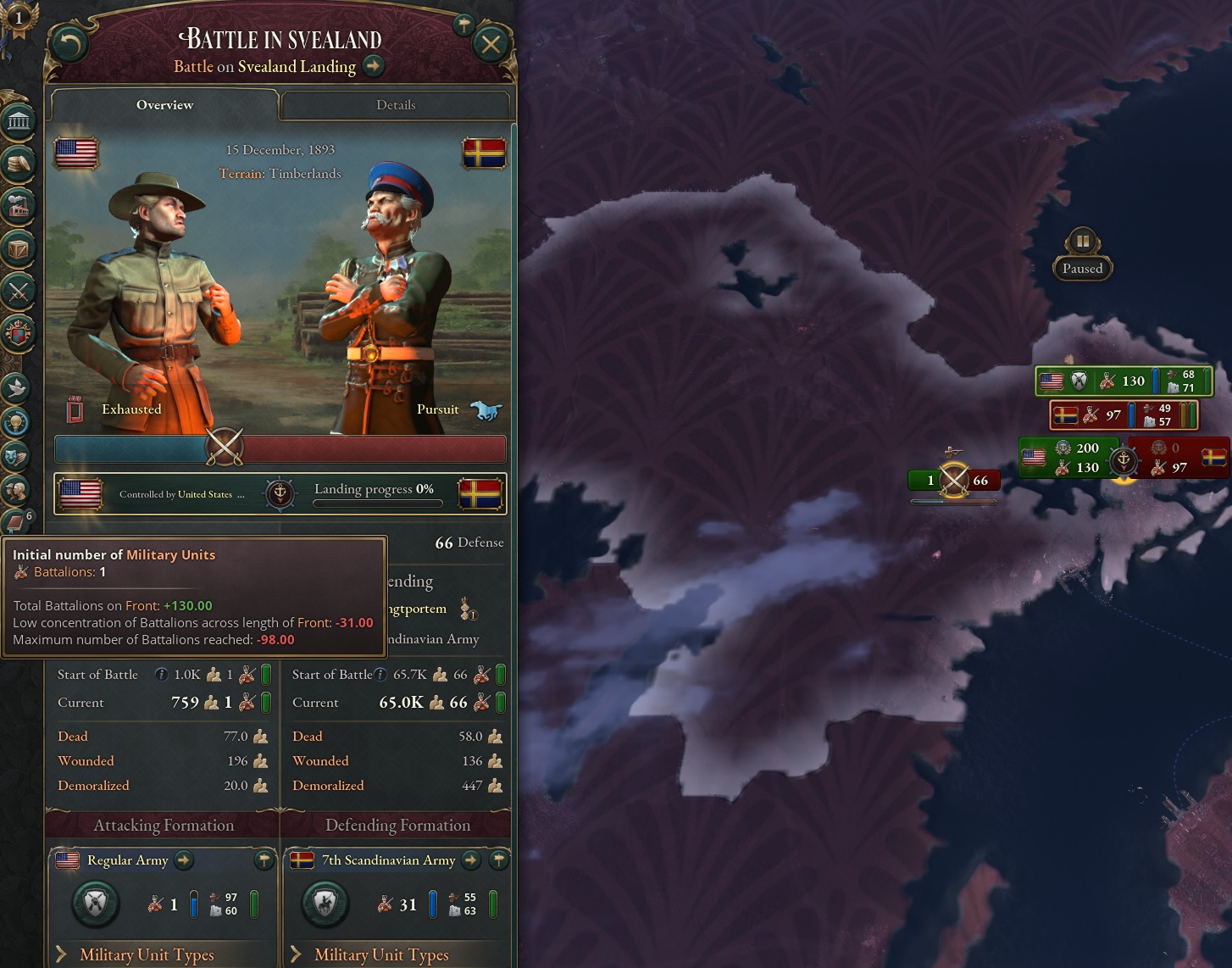Viewport: 1232px width, 968px height.
Task: Open the Politics panel via dove icon
Action: [17, 386]
